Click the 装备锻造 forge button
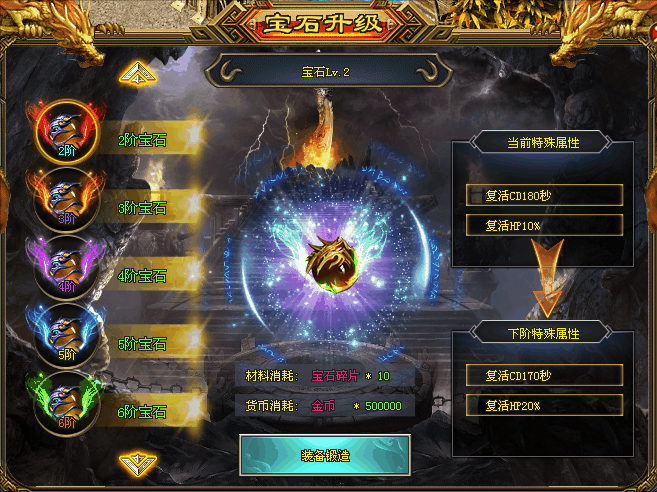The width and height of the screenshot is (657, 492). tap(325, 455)
